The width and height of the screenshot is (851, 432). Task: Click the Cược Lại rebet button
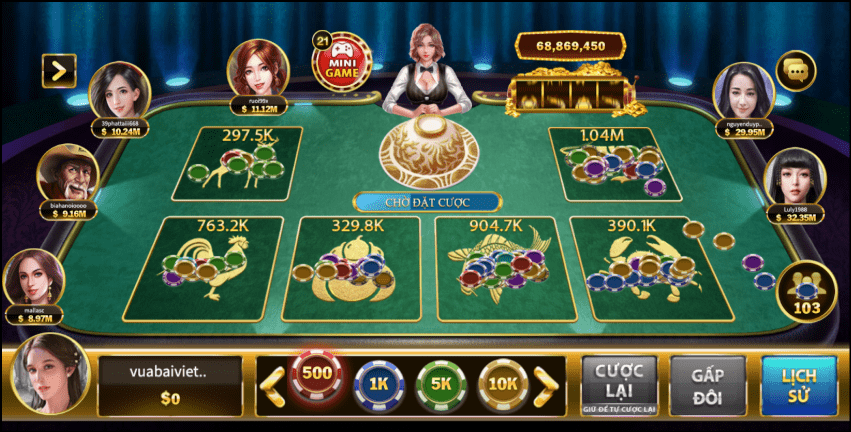click(619, 383)
